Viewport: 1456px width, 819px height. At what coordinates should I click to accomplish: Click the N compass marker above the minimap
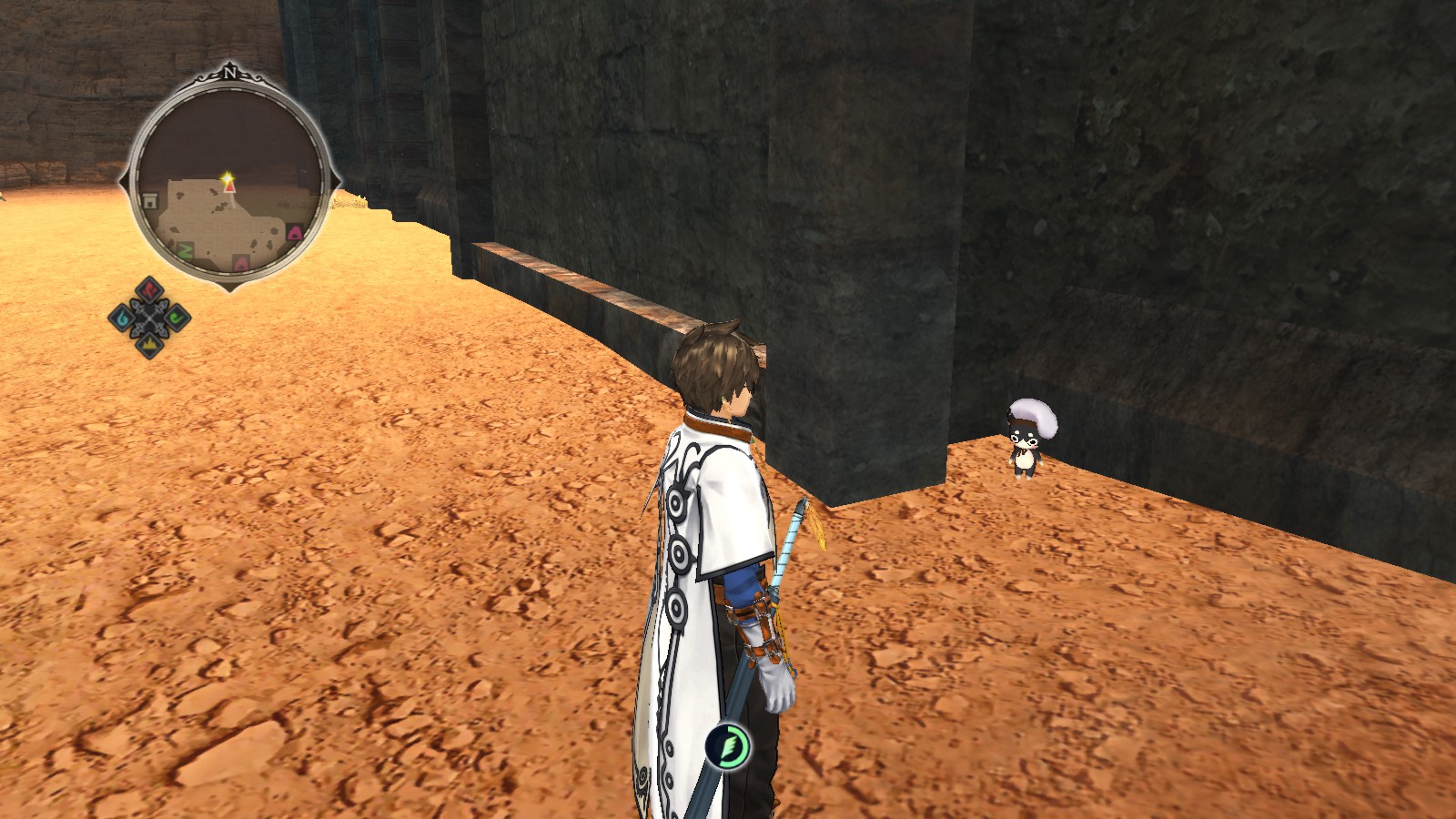pos(230,73)
